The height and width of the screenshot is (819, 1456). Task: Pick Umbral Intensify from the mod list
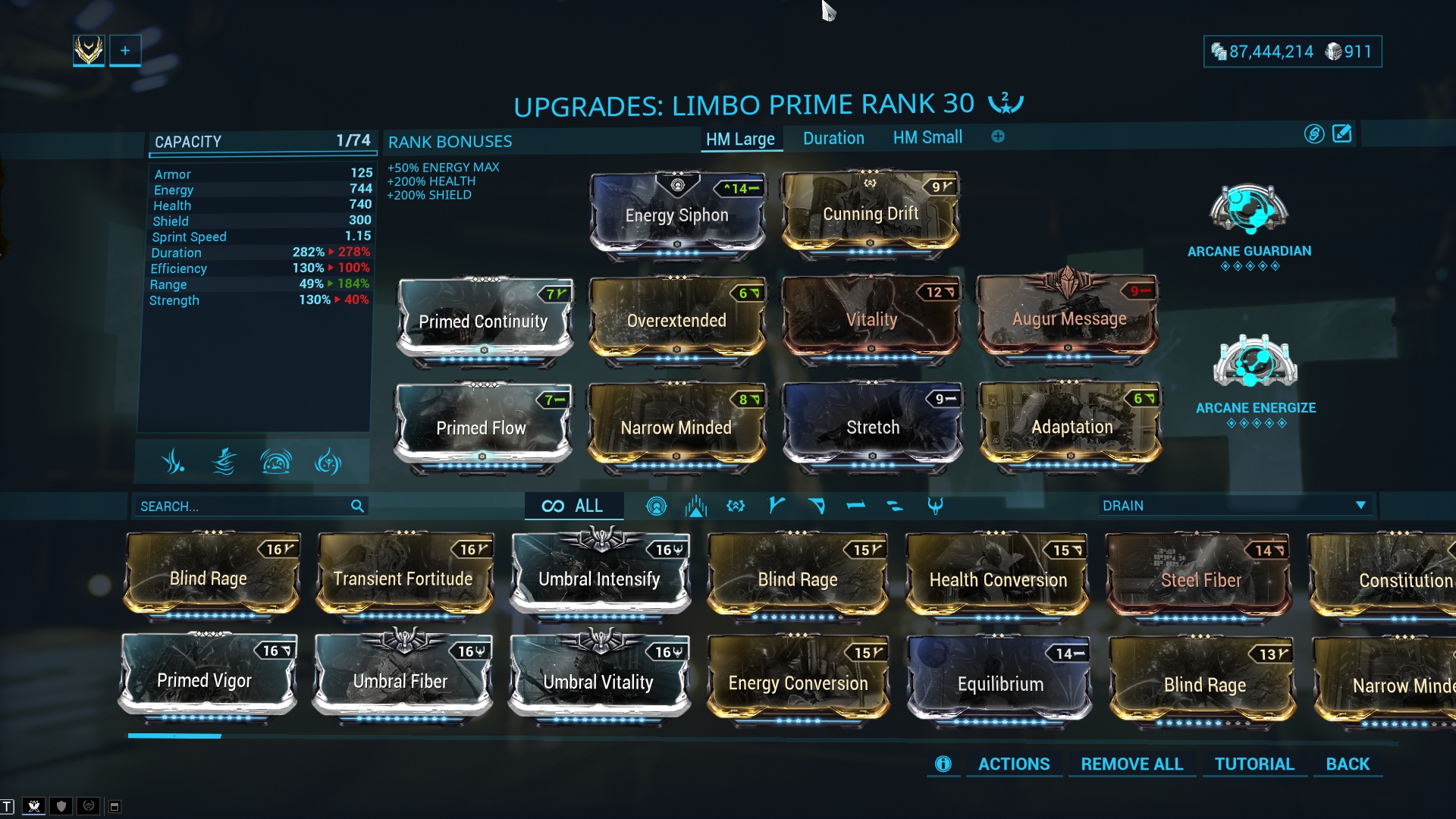point(599,579)
